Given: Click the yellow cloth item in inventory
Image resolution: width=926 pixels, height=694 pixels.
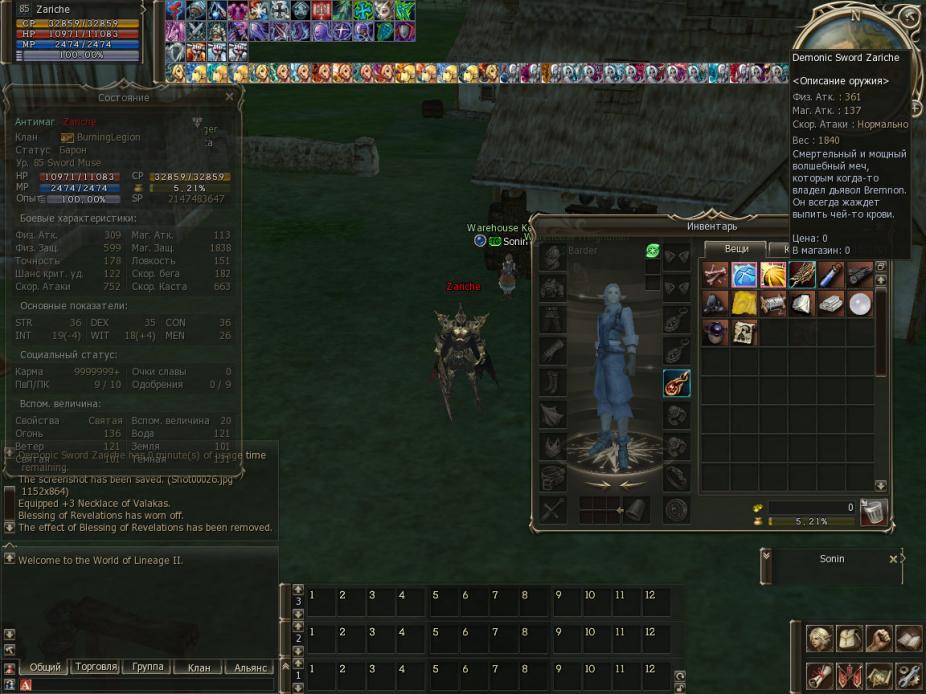Looking at the screenshot, I should (x=744, y=303).
